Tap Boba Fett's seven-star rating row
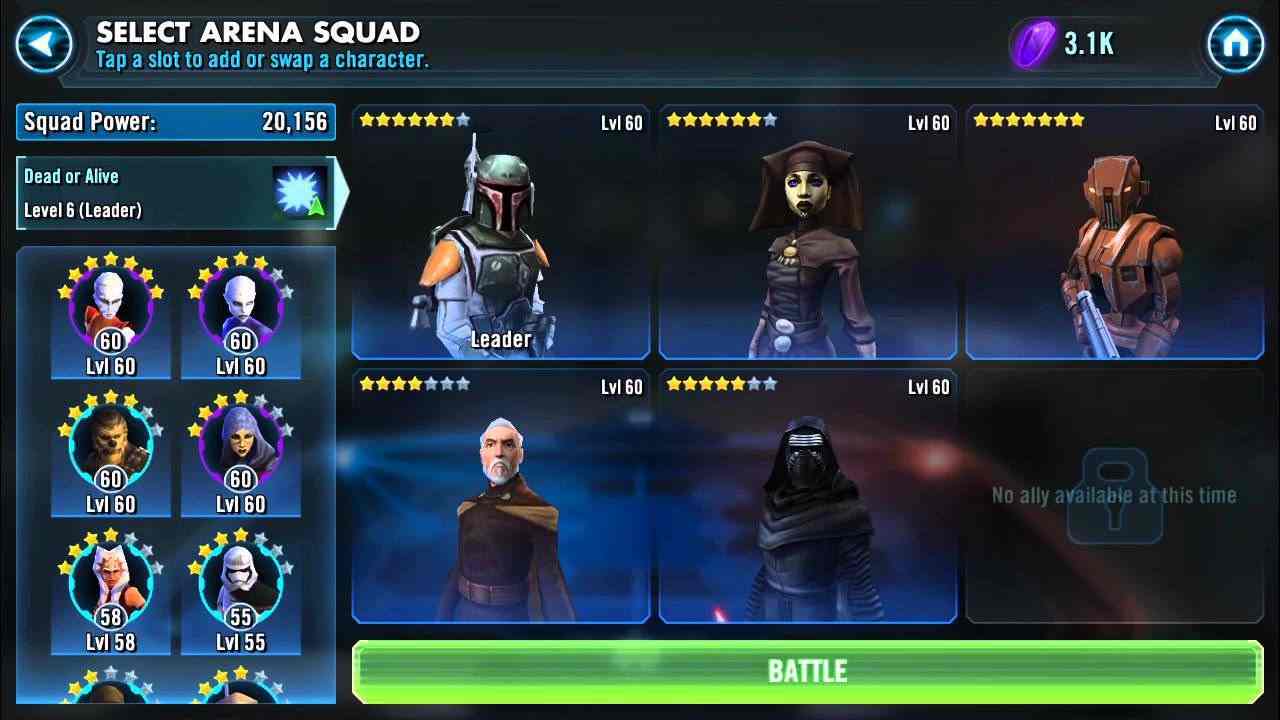Image resolution: width=1280 pixels, height=720 pixels. 413,119
